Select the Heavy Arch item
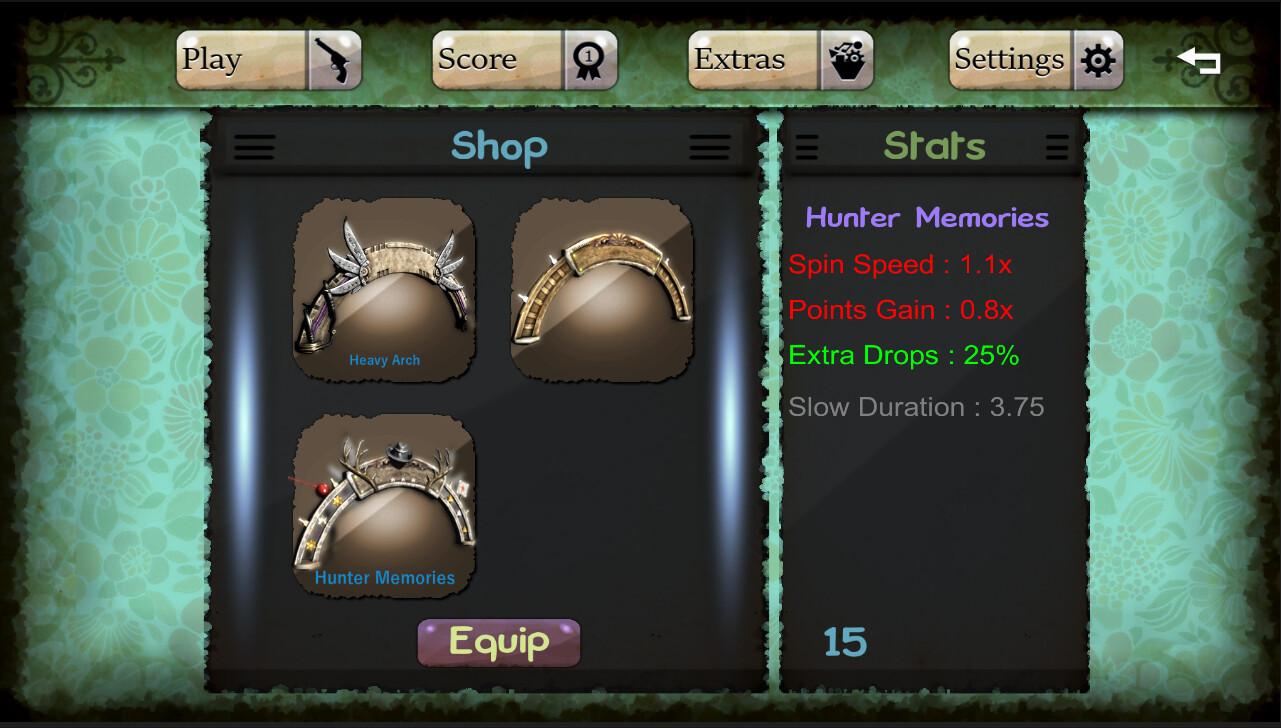This screenshot has height=728, width=1281. tap(384, 290)
